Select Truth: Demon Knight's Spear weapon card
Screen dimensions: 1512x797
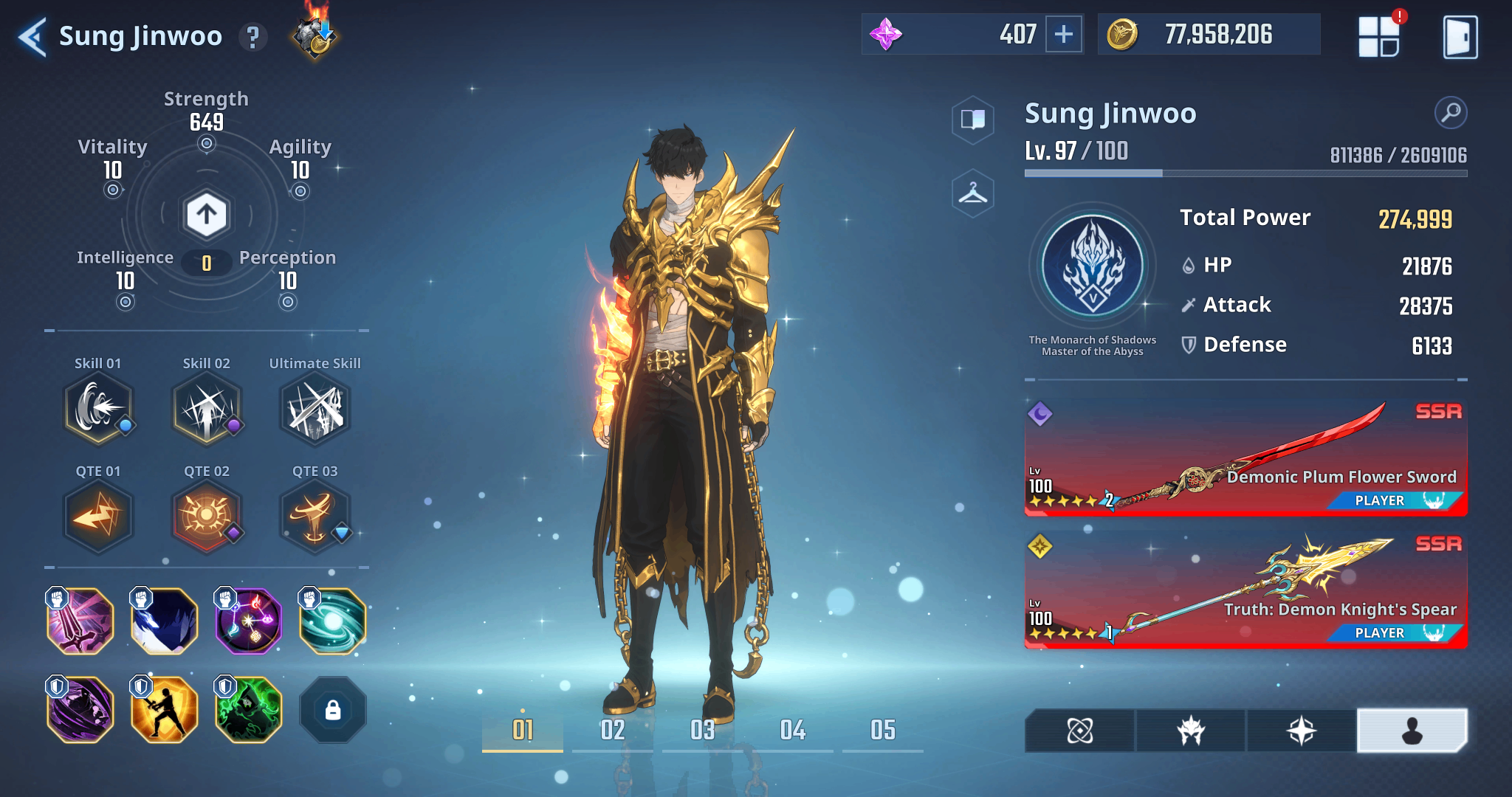(1245, 590)
